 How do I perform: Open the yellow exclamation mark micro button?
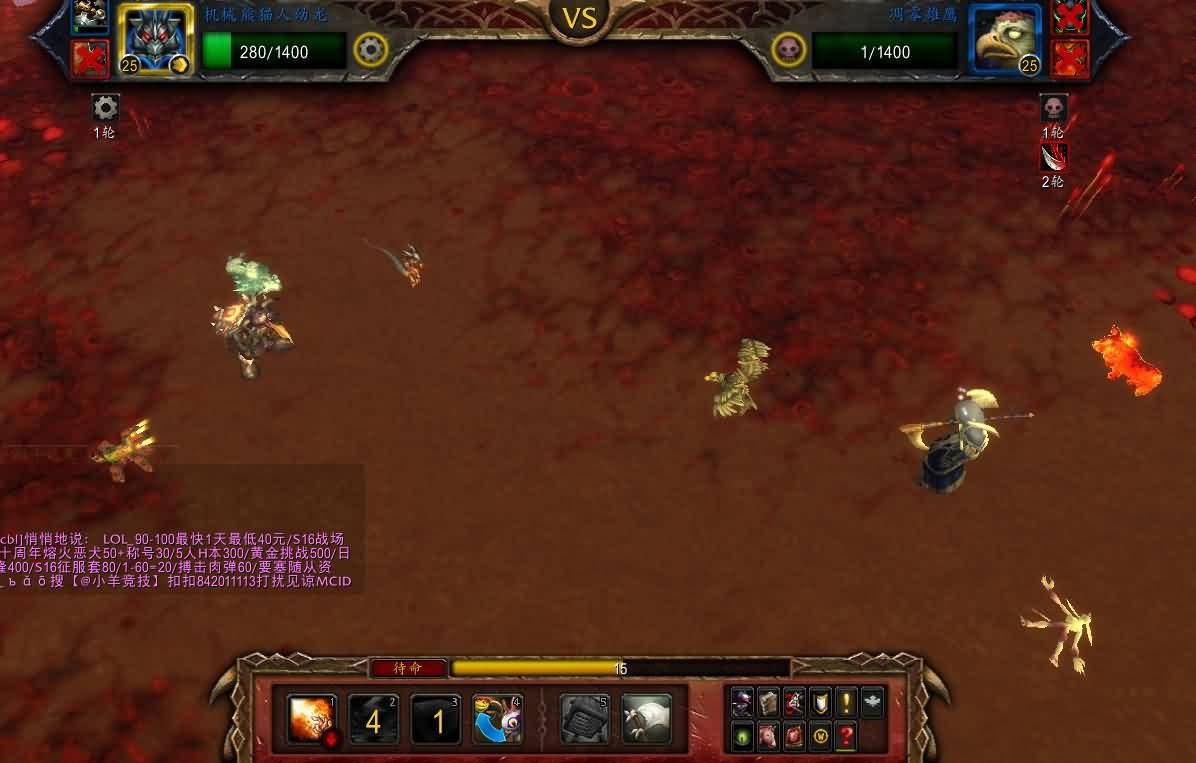pyautogui.click(x=846, y=702)
